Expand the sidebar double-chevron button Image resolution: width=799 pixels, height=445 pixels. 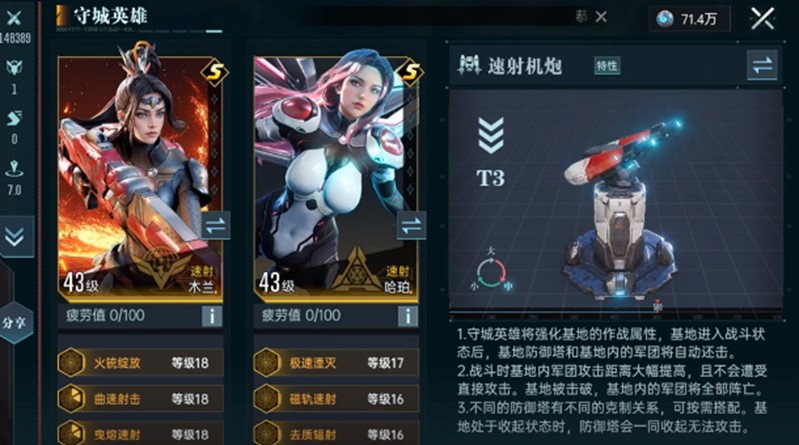tap(15, 237)
